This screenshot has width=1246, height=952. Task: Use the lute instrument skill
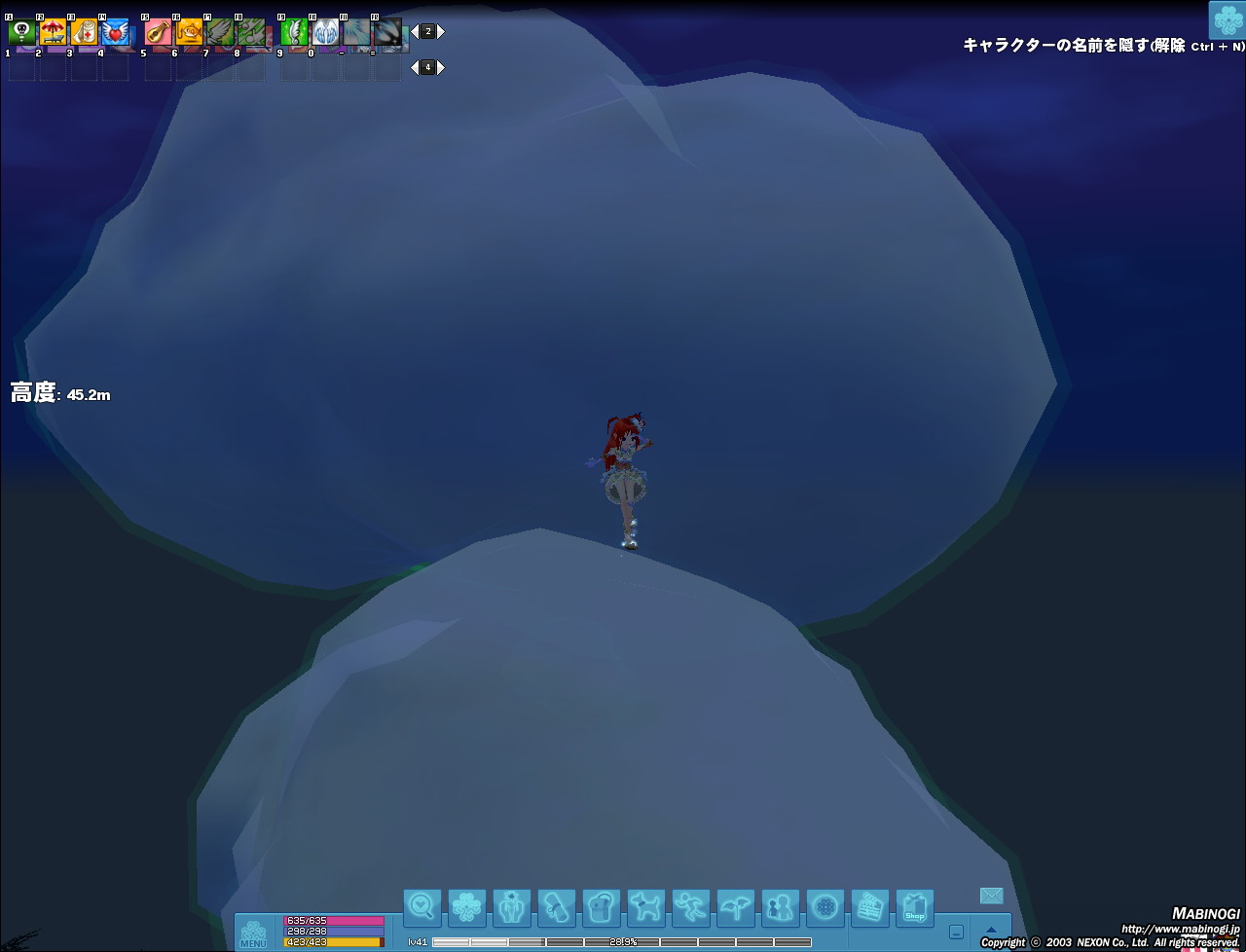point(158,33)
